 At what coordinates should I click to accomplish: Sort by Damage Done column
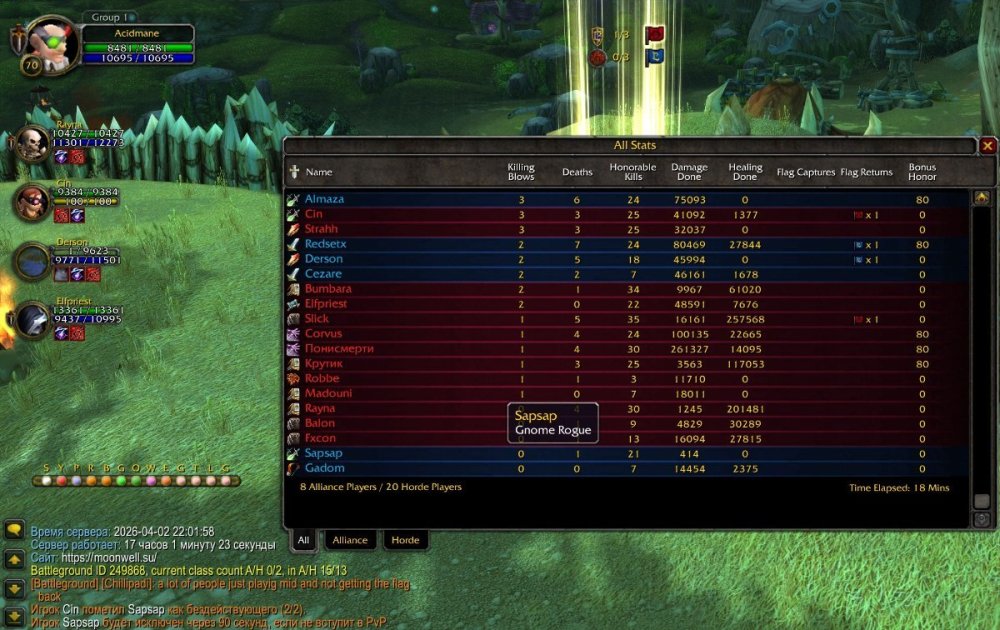[689, 172]
